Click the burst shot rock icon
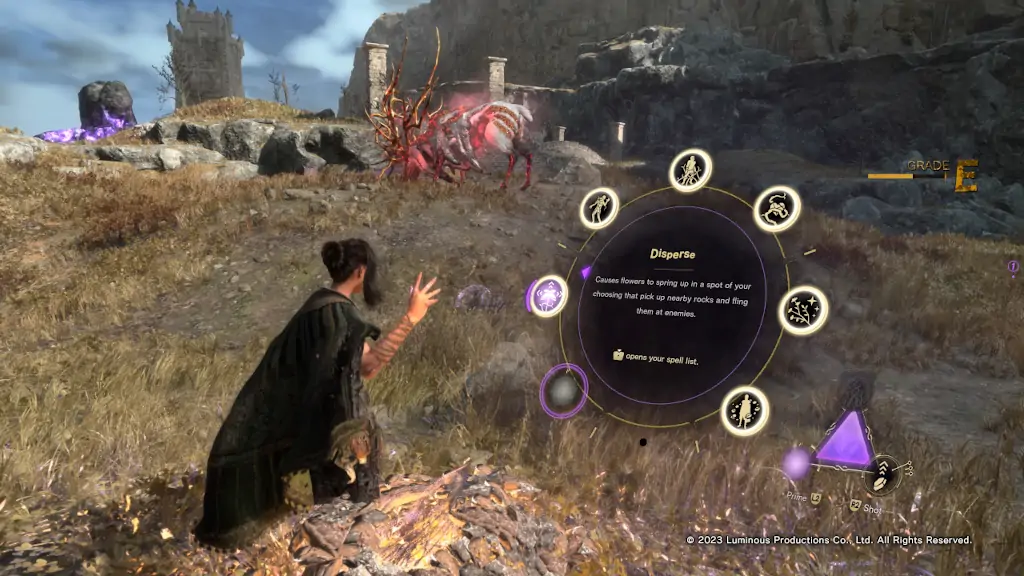 tap(884, 469)
